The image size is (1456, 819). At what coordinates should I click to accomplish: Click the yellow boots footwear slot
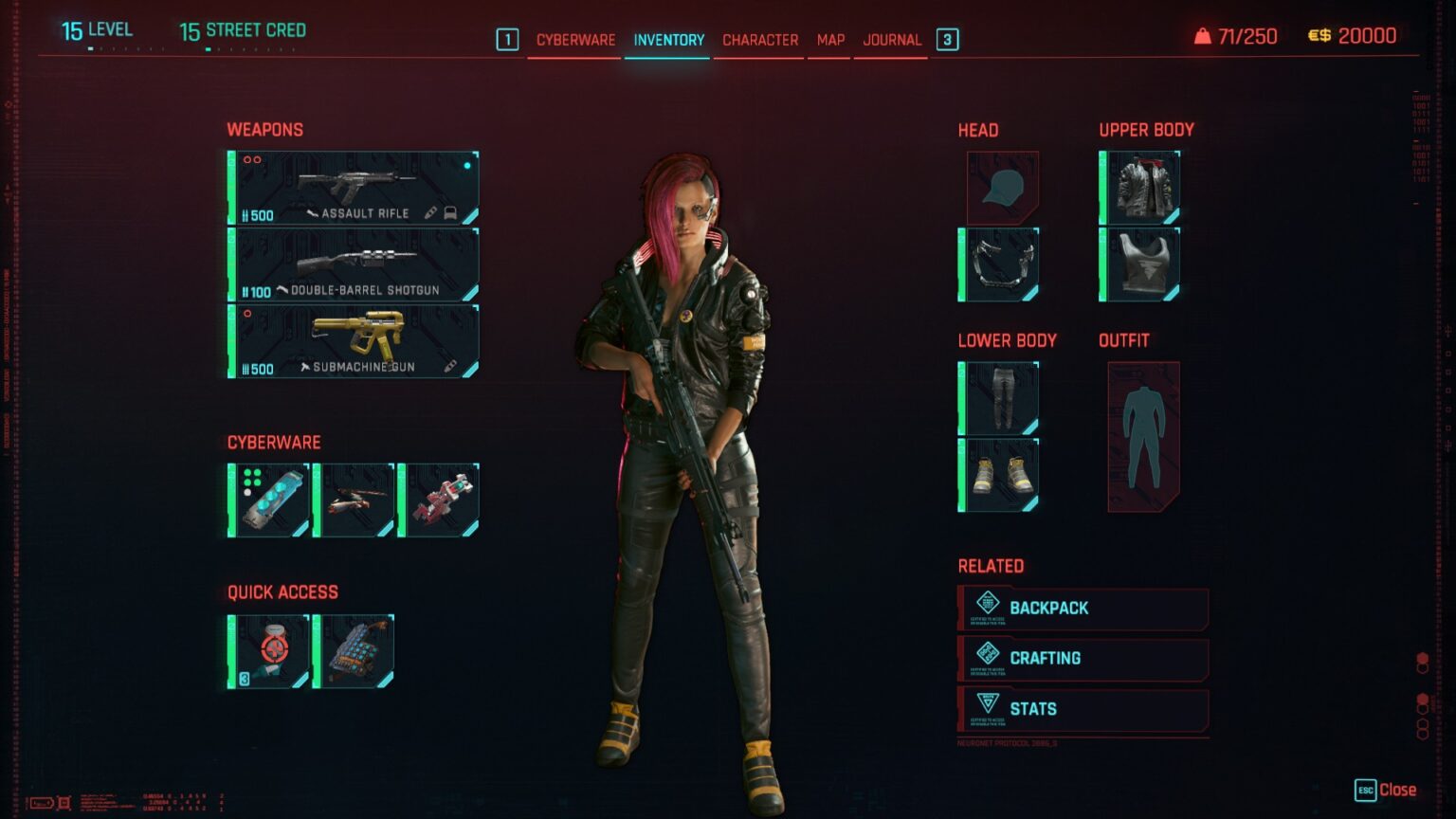coord(1000,473)
